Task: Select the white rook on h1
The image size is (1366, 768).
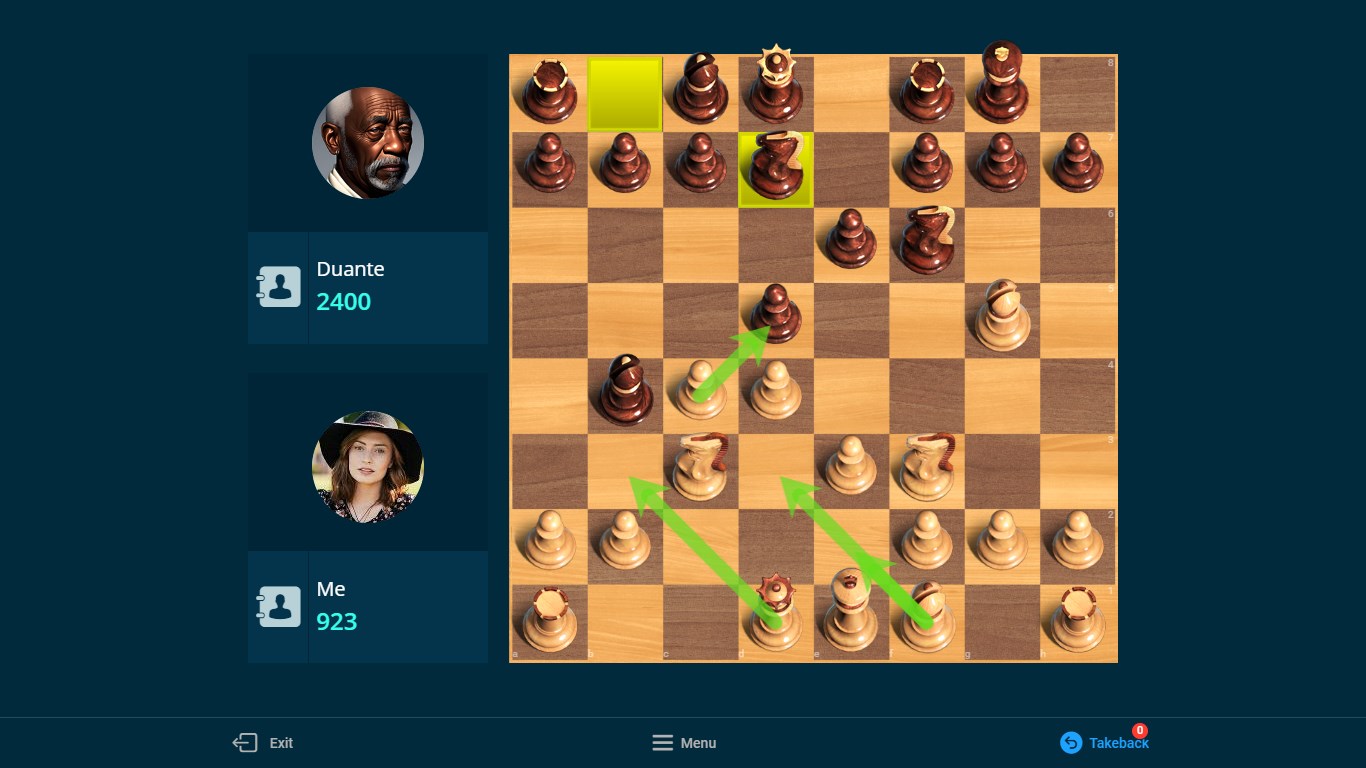Action: 1078,618
